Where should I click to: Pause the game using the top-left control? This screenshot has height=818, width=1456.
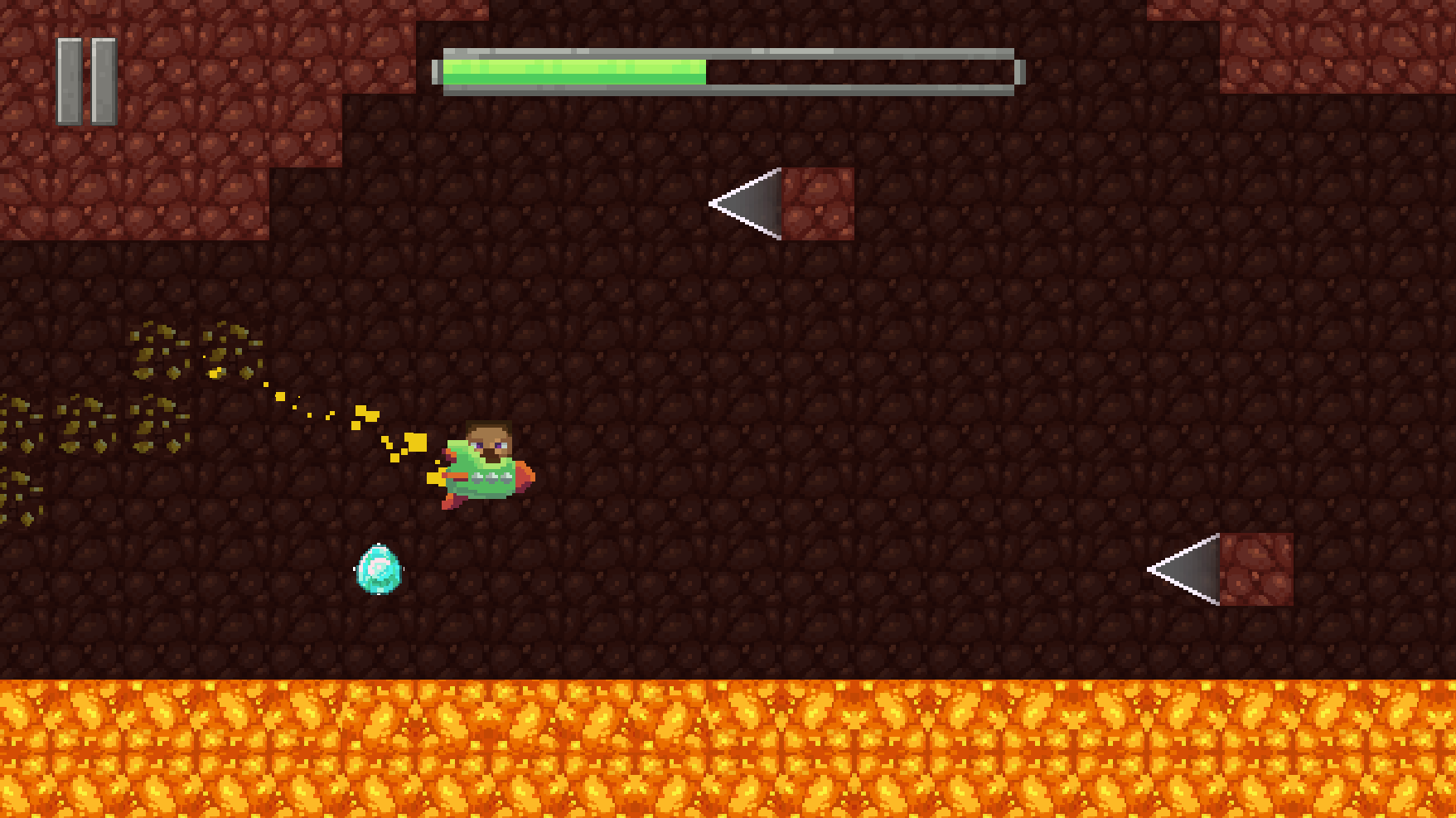86,77
